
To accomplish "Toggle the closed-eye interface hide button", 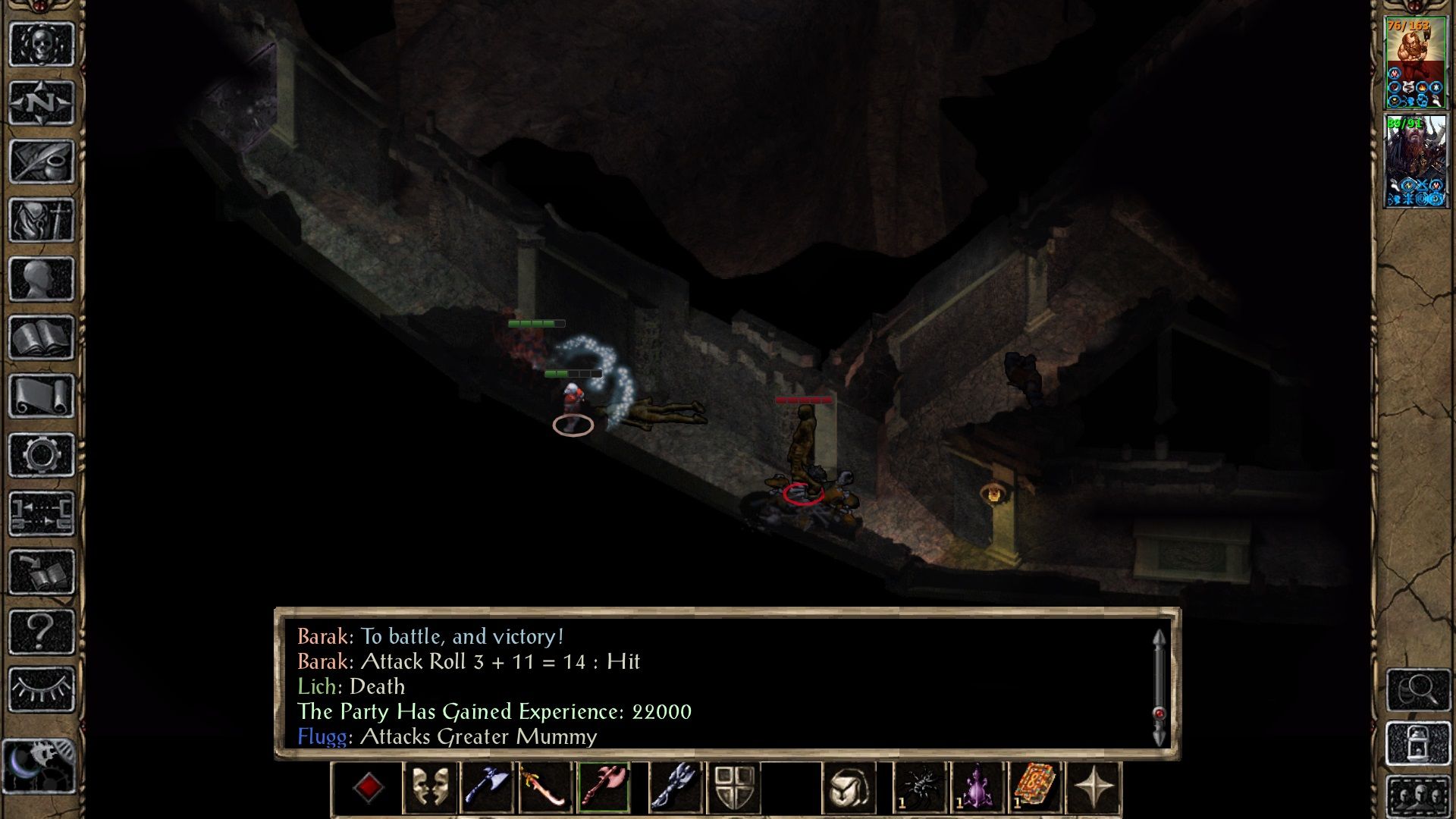I will pos(42,689).
